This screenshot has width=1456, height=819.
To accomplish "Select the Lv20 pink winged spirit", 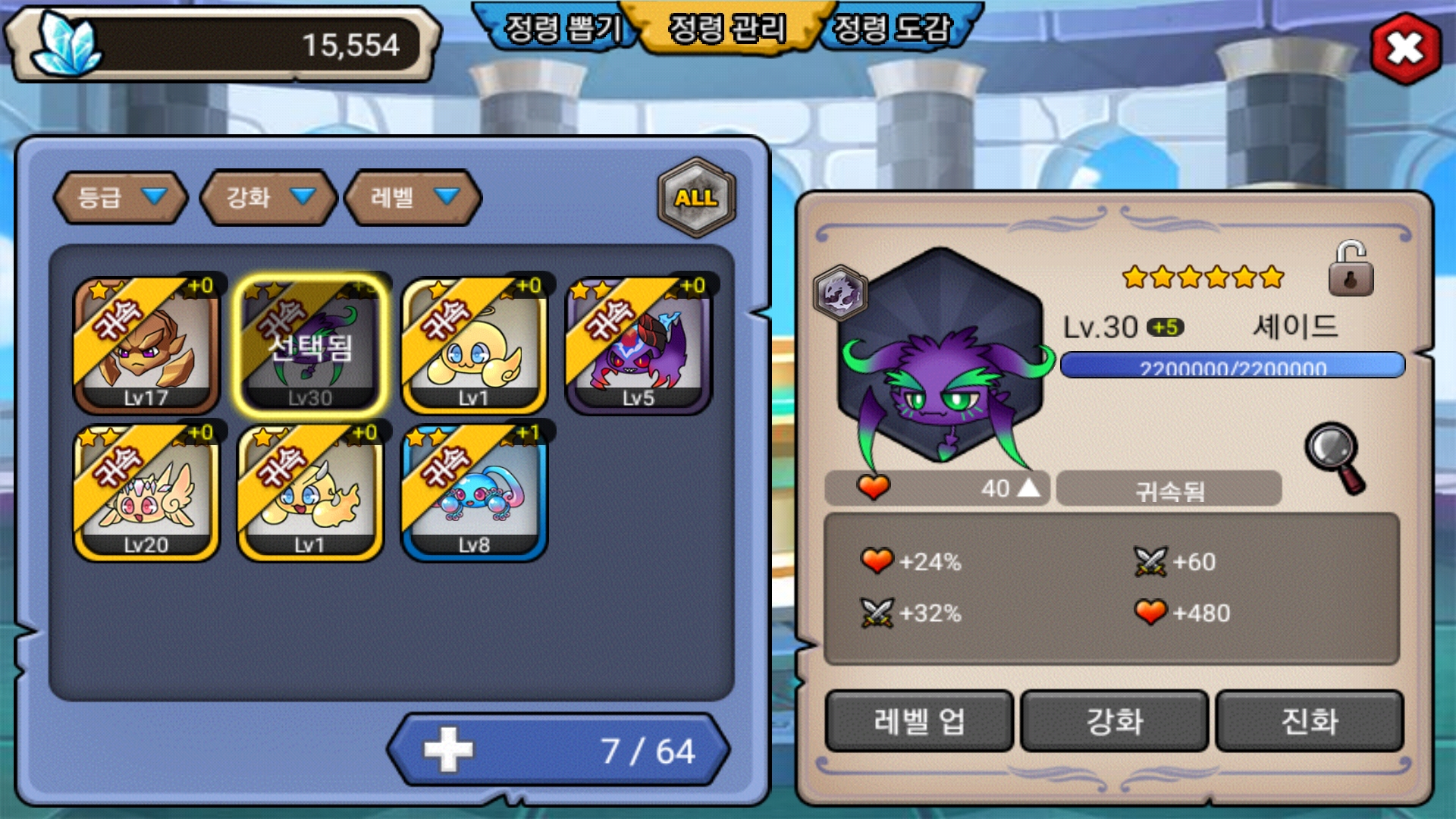I will coord(146,493).
